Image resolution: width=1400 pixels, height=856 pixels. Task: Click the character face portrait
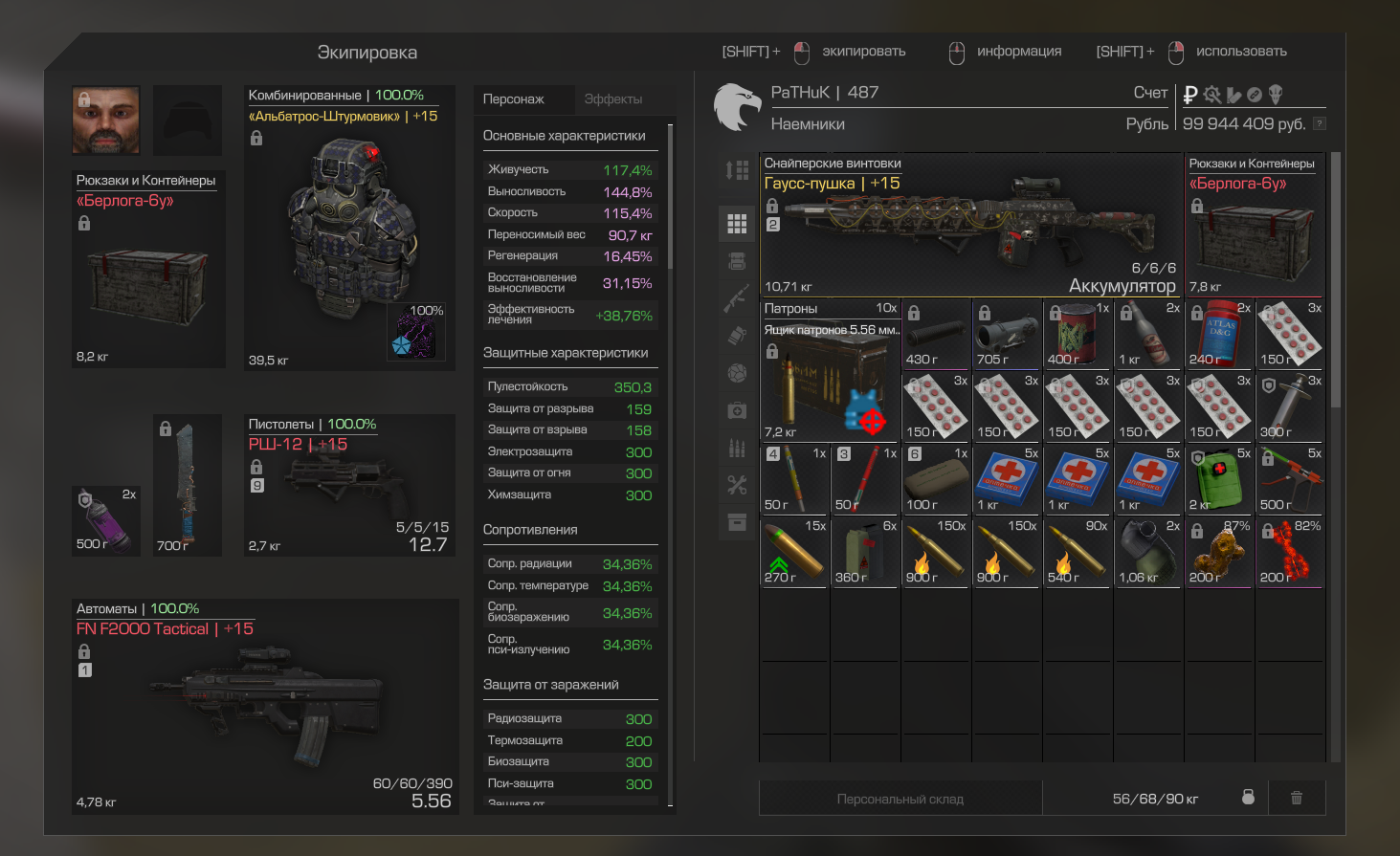(106, 121)
